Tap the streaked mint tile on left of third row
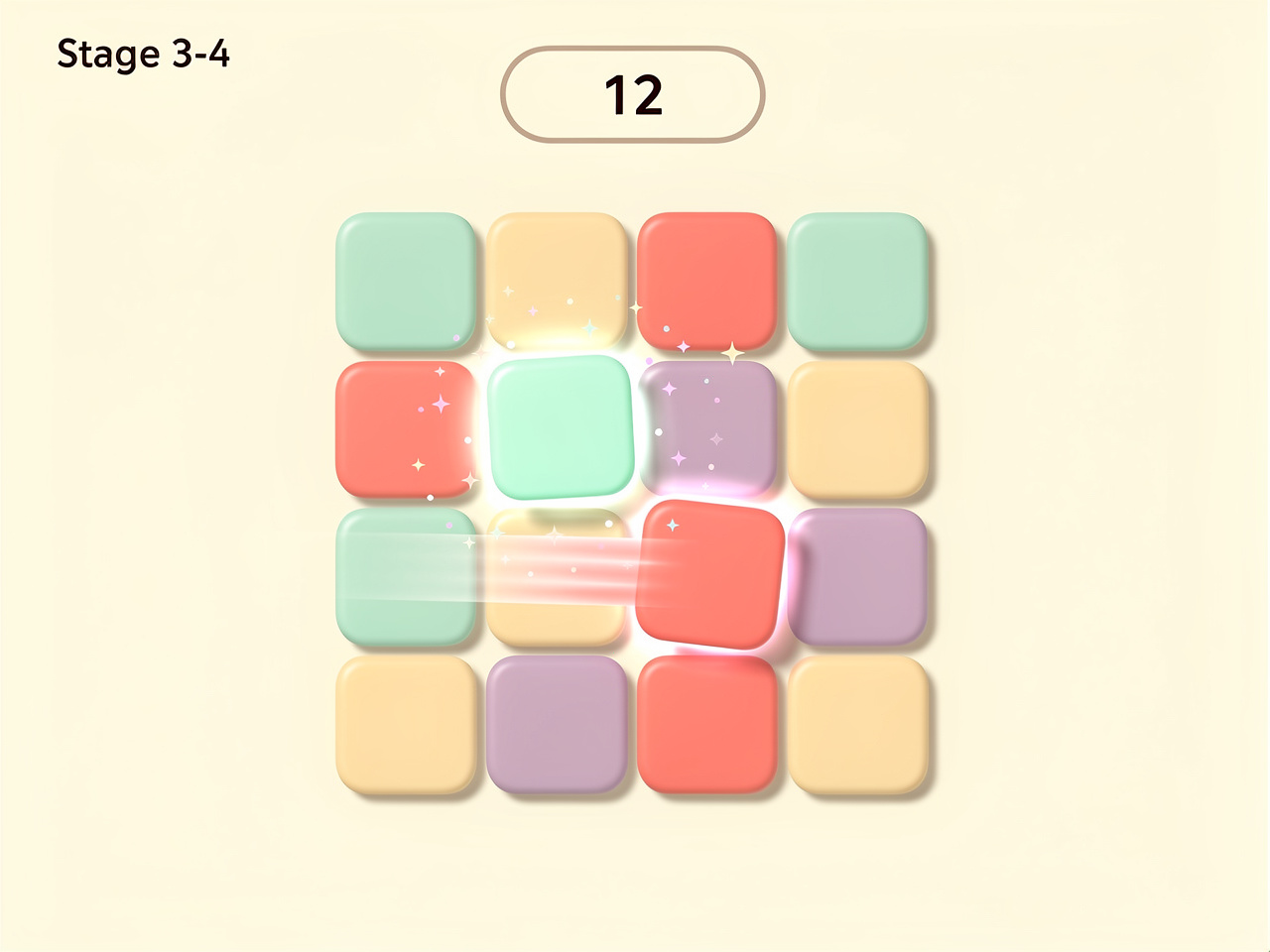This screenshot has width=1270, height=952. pos(407,577)
